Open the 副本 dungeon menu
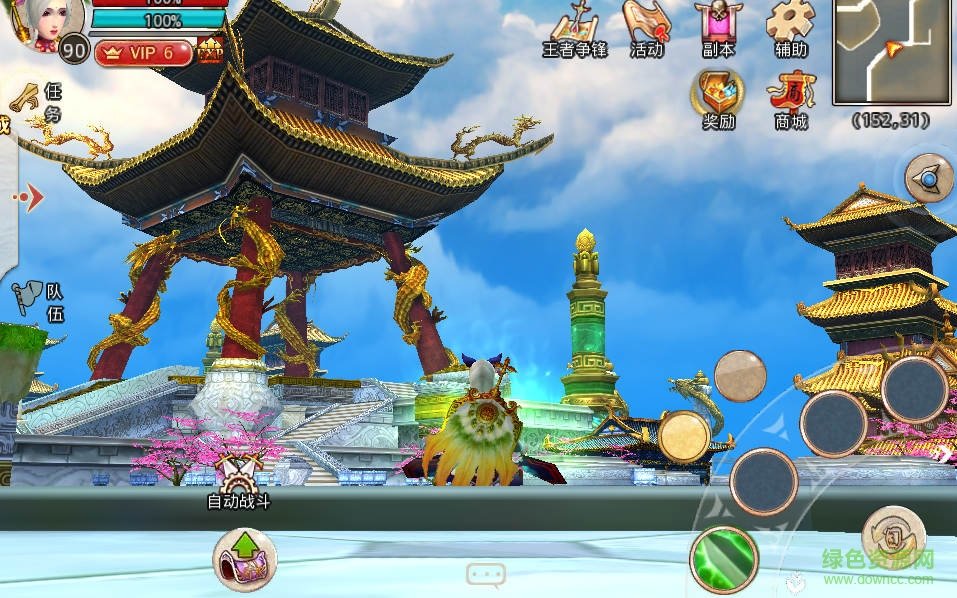 718,28
